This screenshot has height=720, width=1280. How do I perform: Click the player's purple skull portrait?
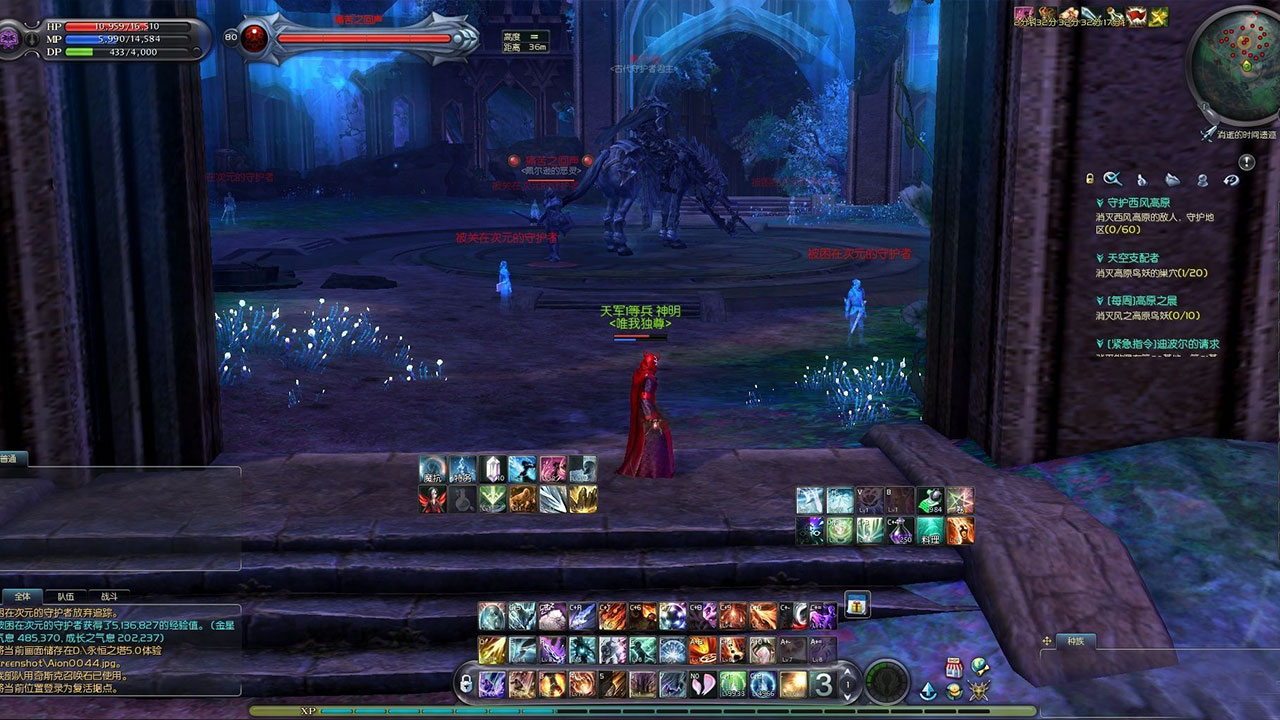(12, 40)
